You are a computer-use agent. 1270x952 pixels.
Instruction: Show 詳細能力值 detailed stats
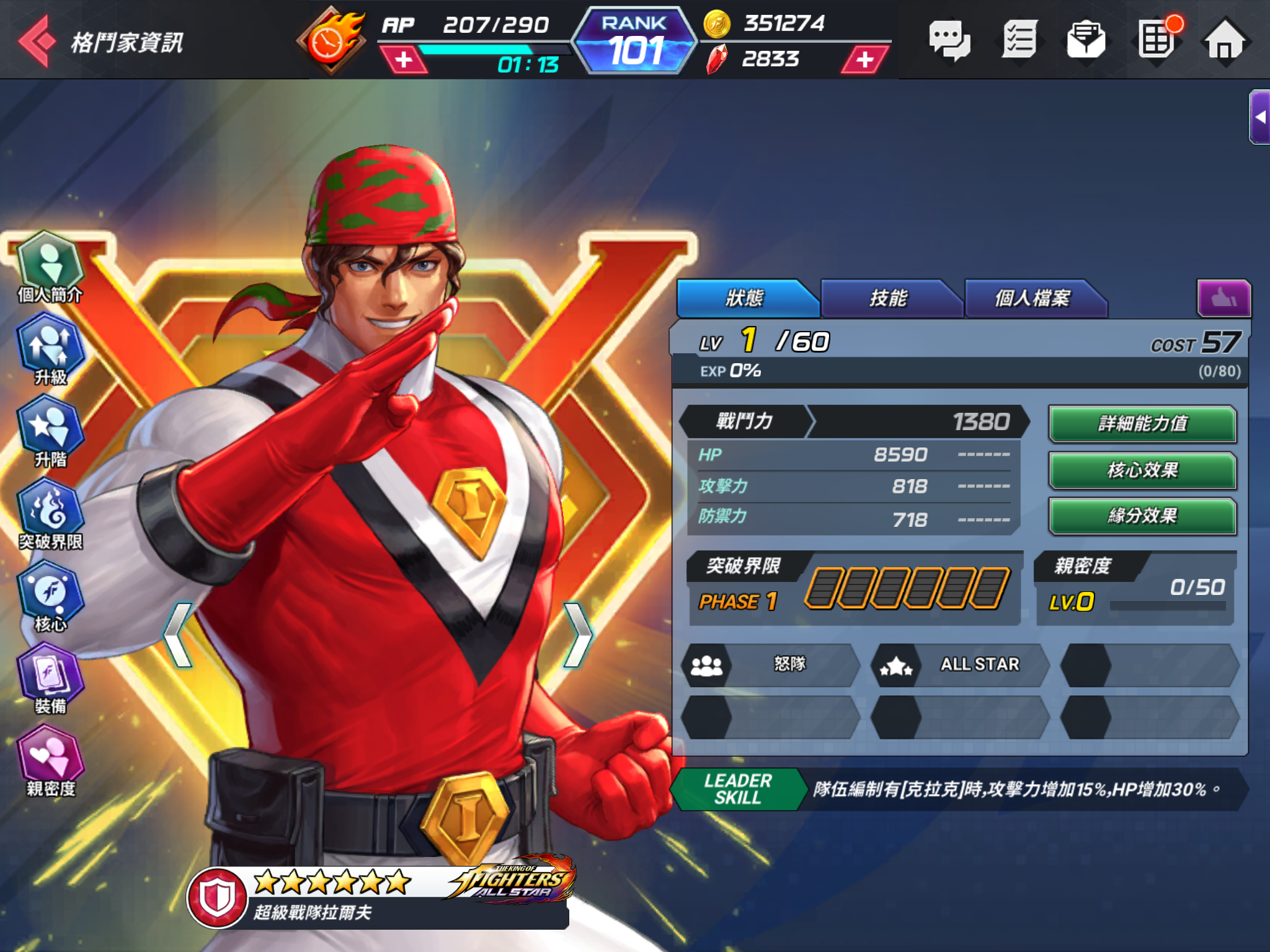tap(1142, 424)
